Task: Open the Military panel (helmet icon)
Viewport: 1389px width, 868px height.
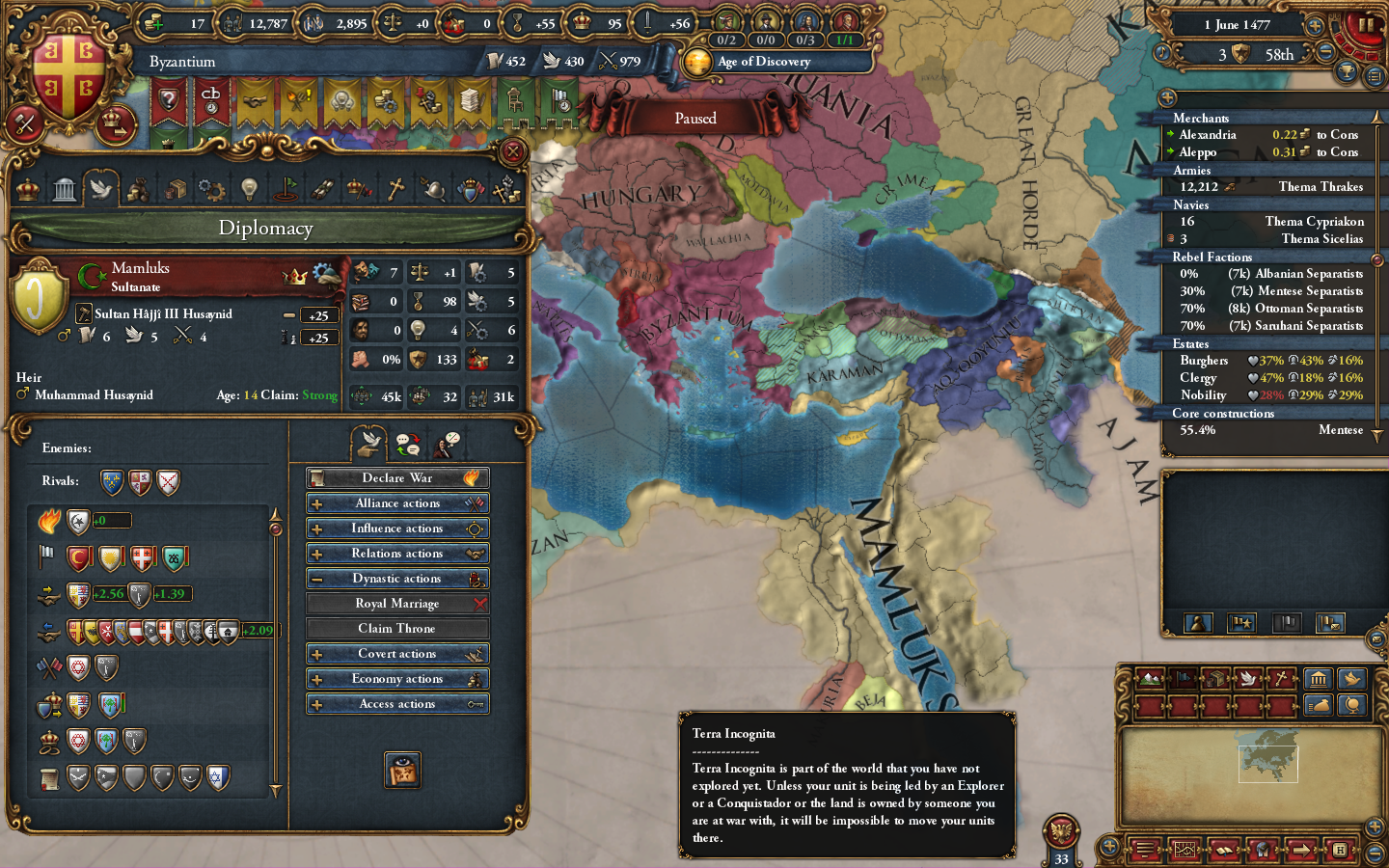Action: click(x=433, y=189)
